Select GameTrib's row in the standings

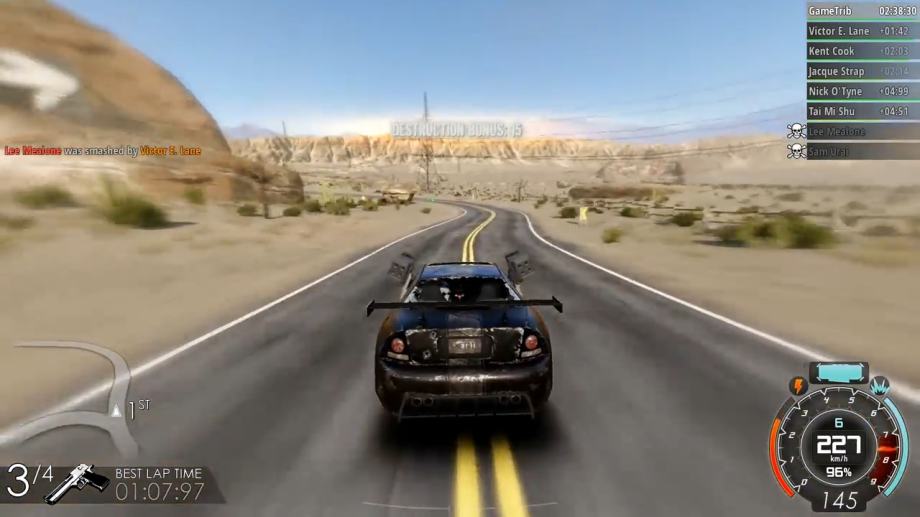pos(862,11)
